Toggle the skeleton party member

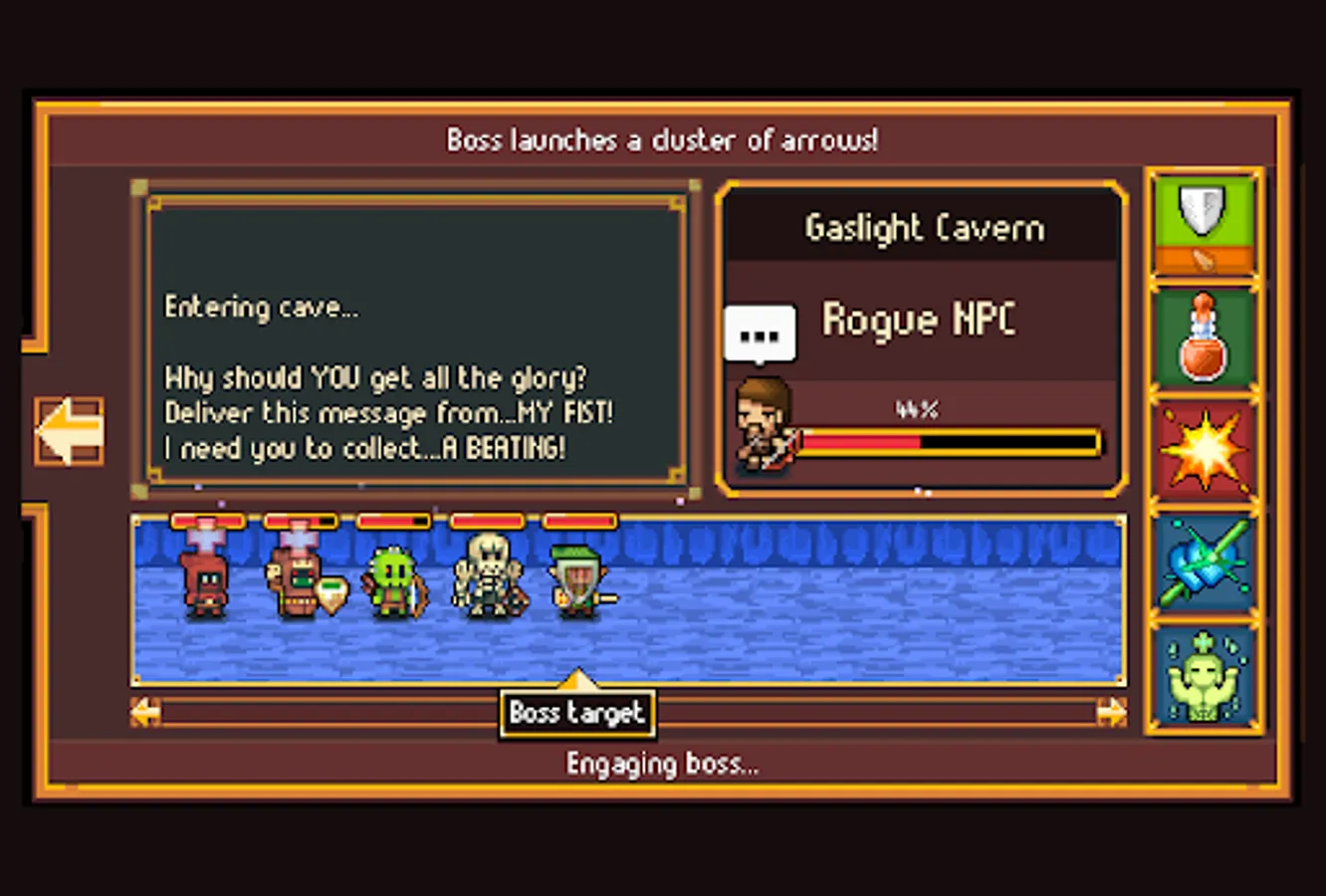487,577
